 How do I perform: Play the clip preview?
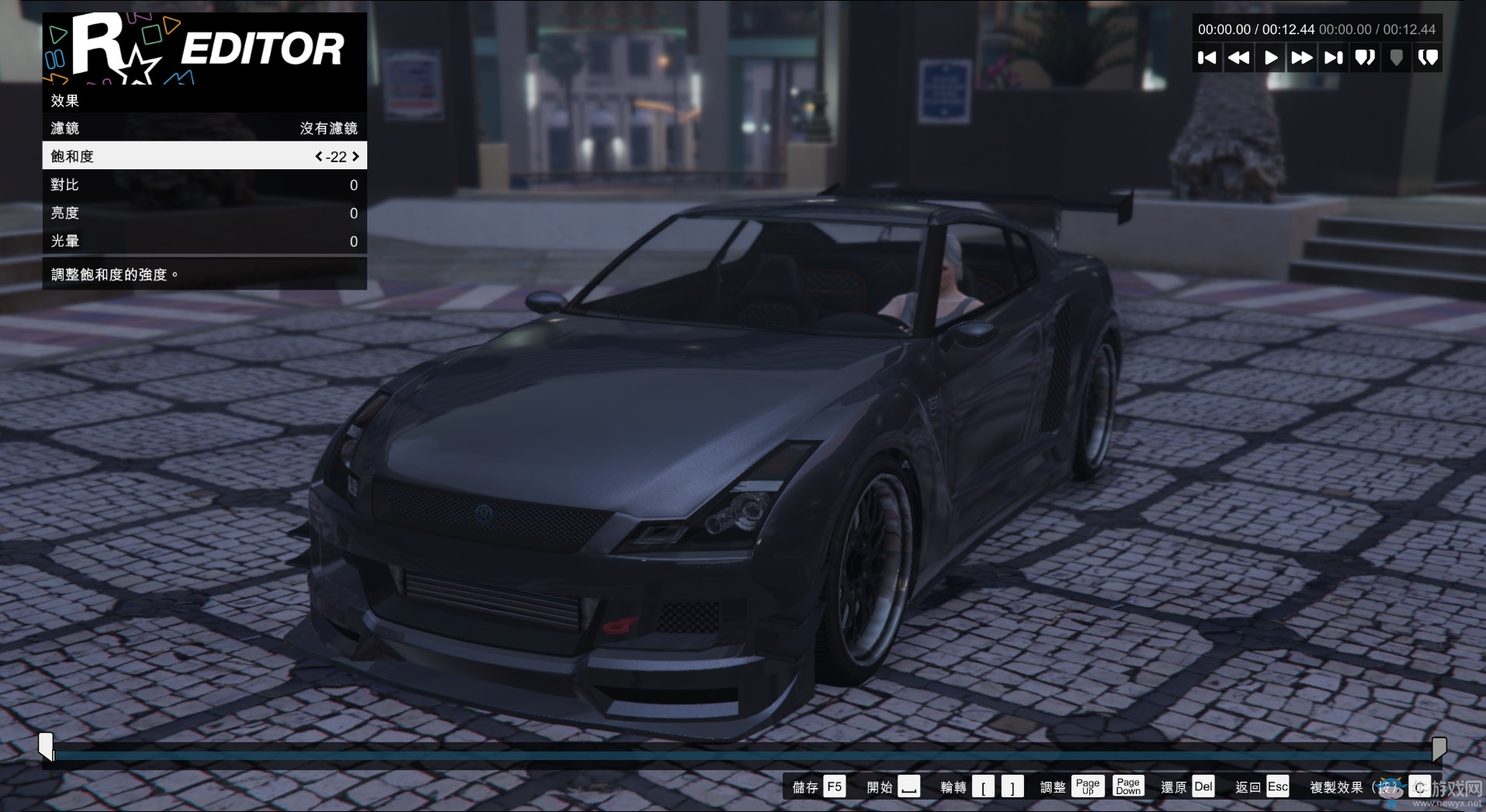1270,57
